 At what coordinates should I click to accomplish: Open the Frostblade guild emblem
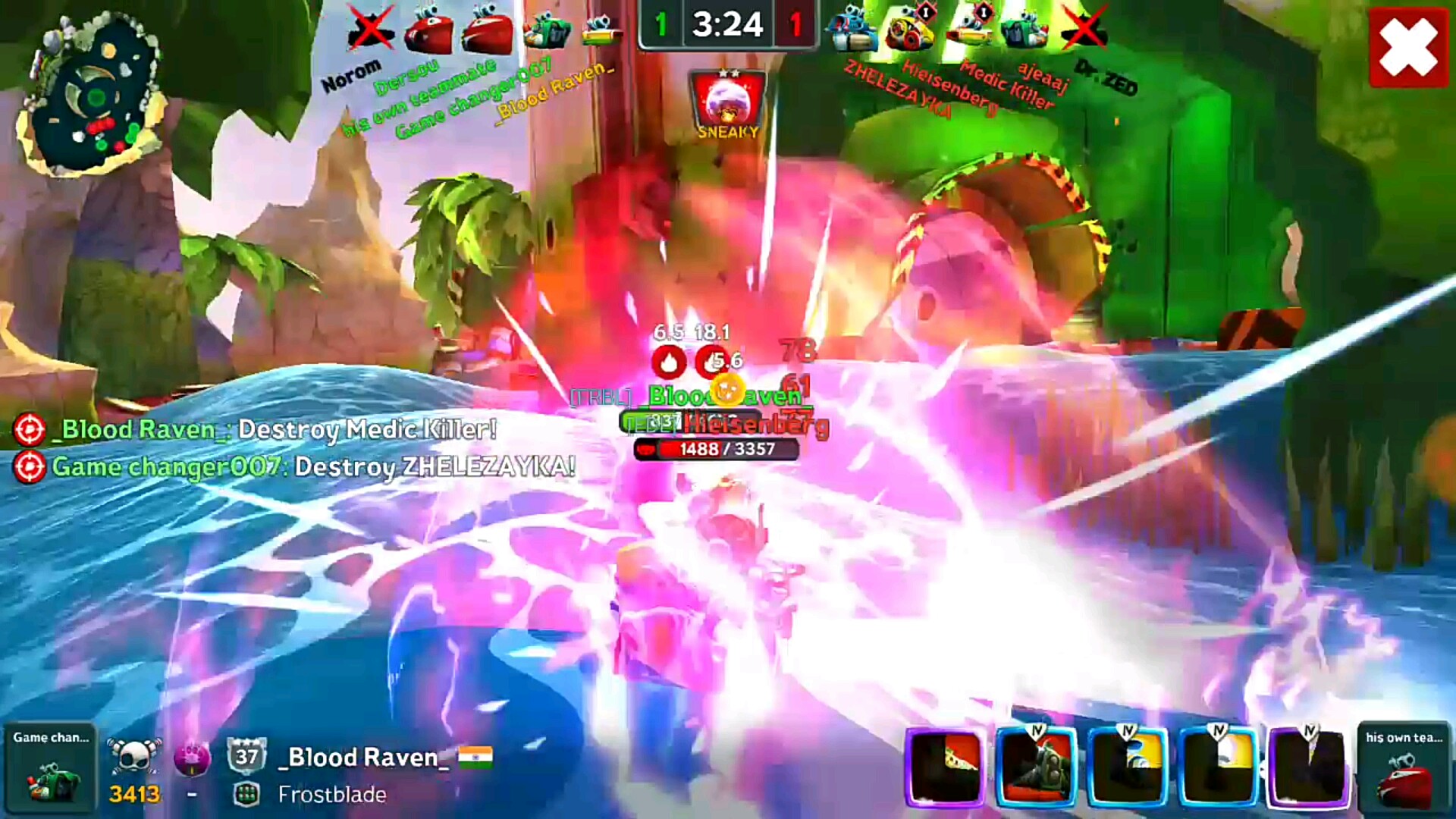[246, 794]
